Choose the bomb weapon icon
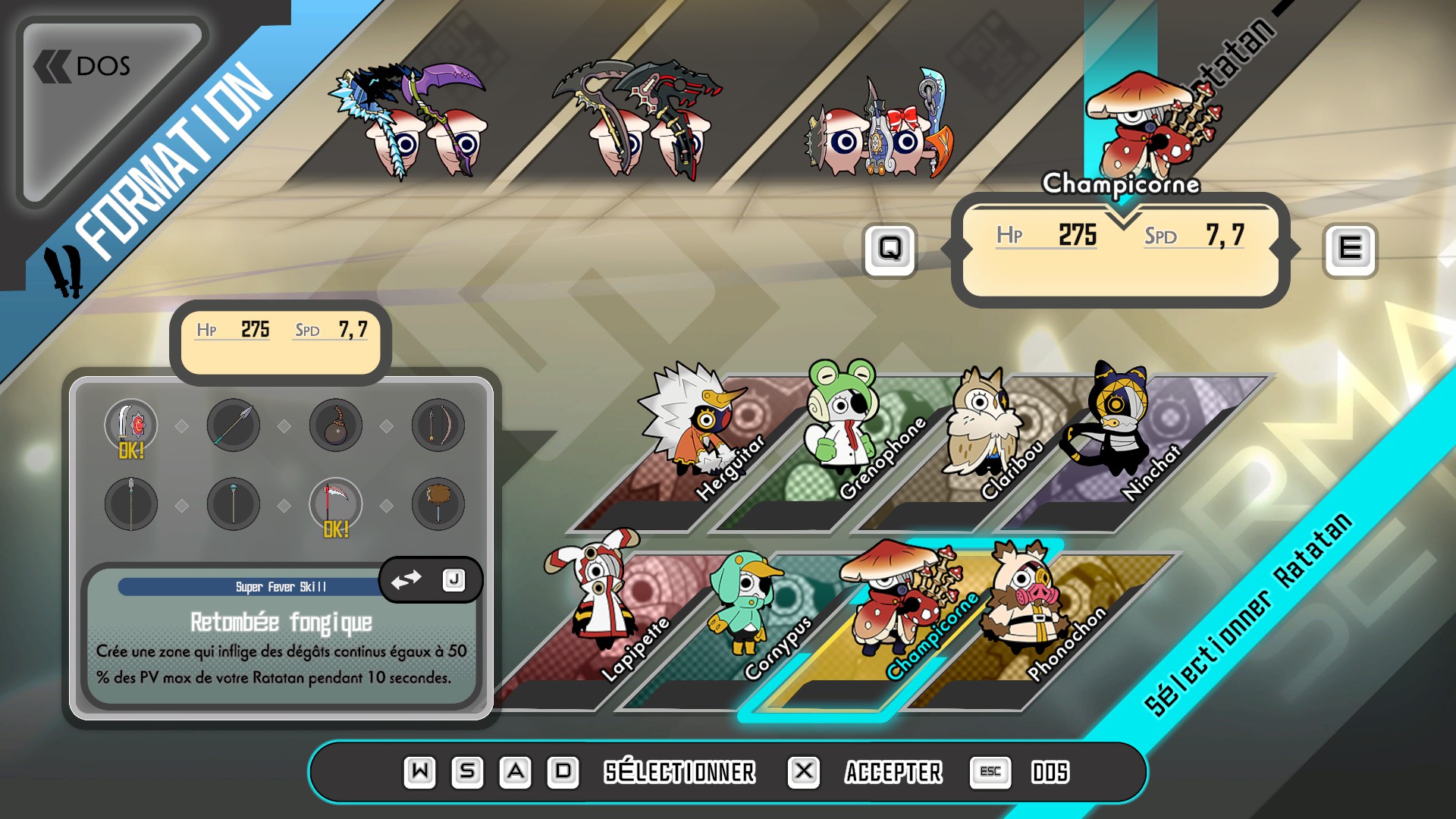Image resolution: width=1456 pixels, height=819 pixels. [336, 425]
